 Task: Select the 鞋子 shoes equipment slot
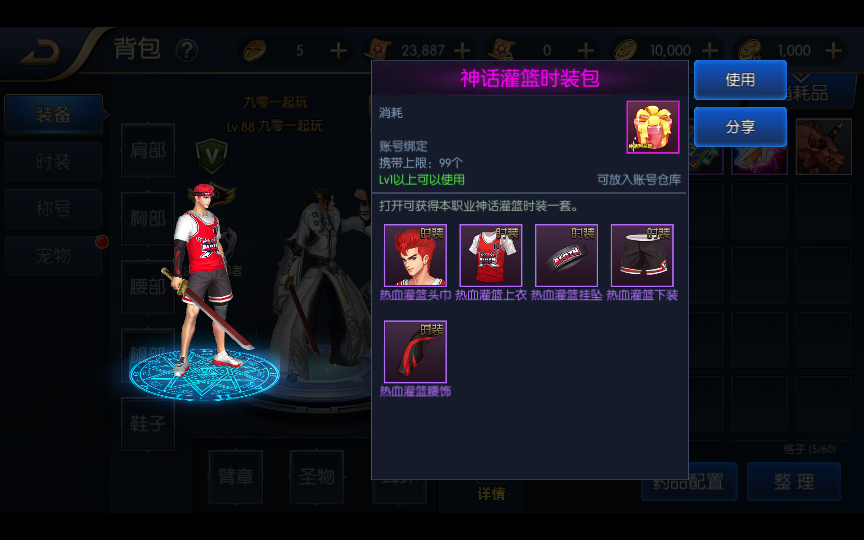pos(148,424)
